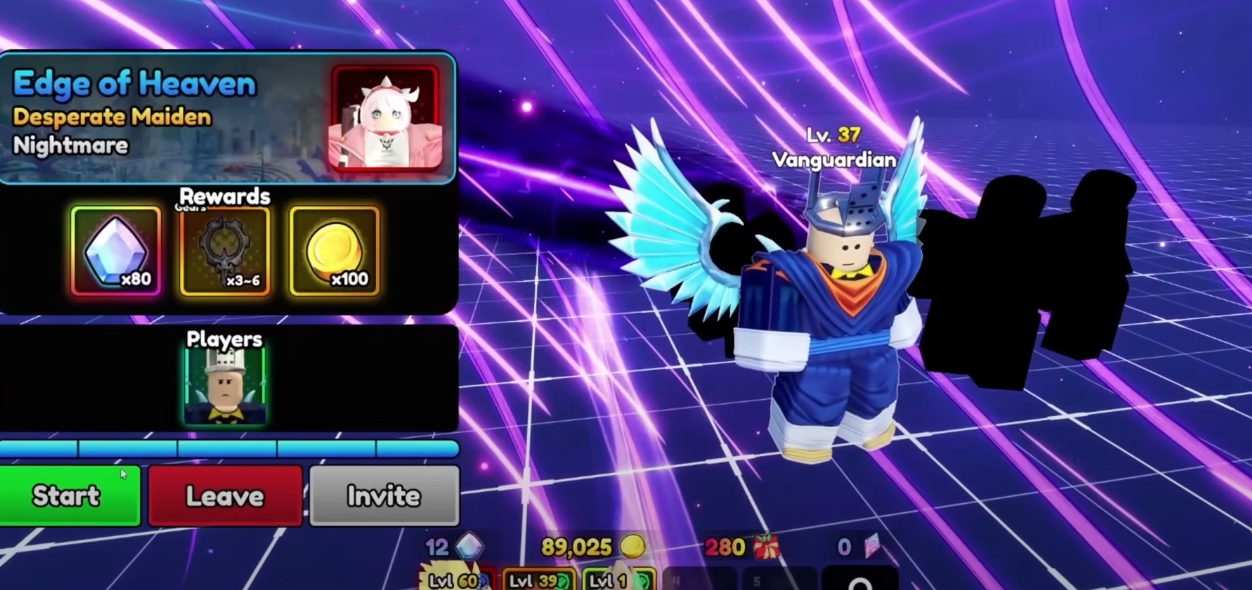
Task: Inspect the gold coin x100 reward
Action: (x=334, y=251)
